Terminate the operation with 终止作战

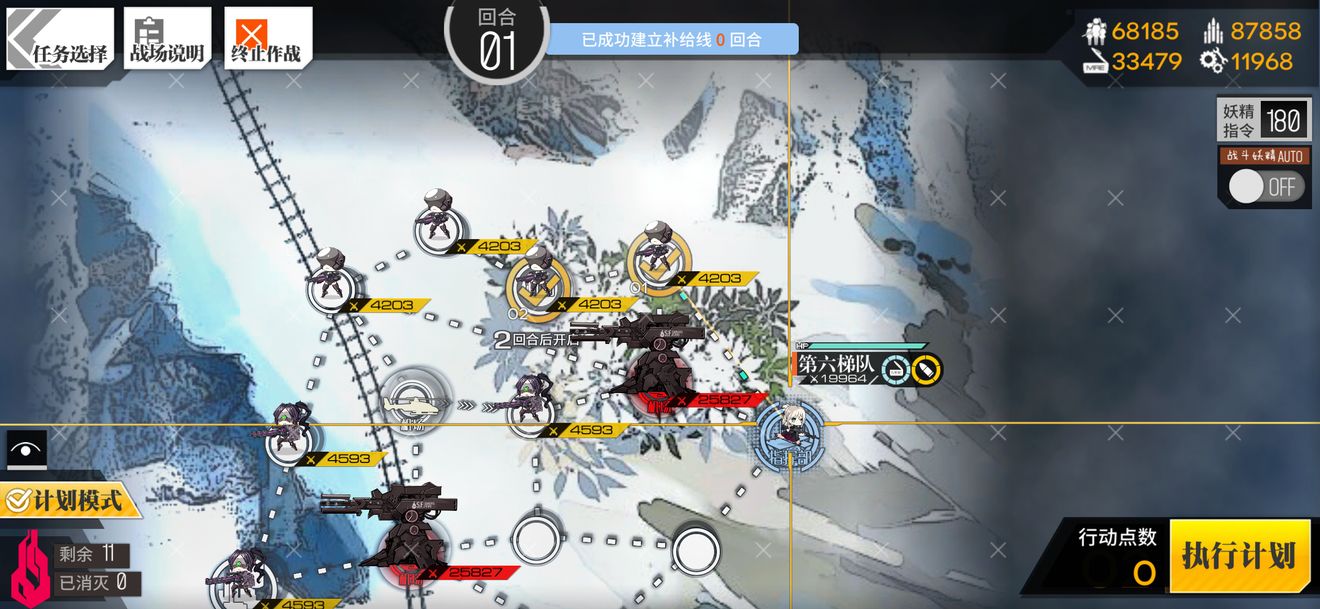(267, 40)
